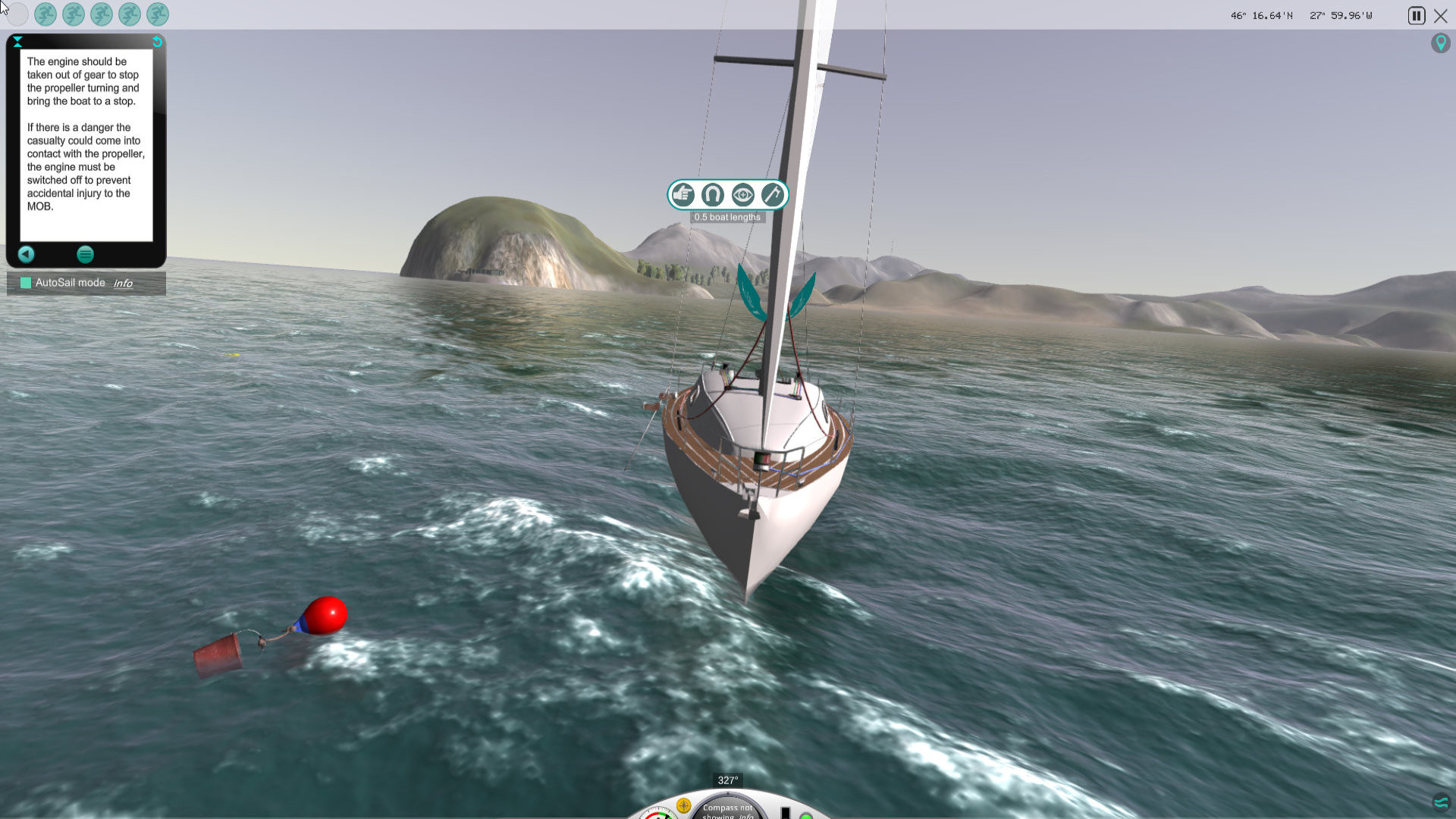
Task: Open the menu on the tablet panel
Action: 85,255
